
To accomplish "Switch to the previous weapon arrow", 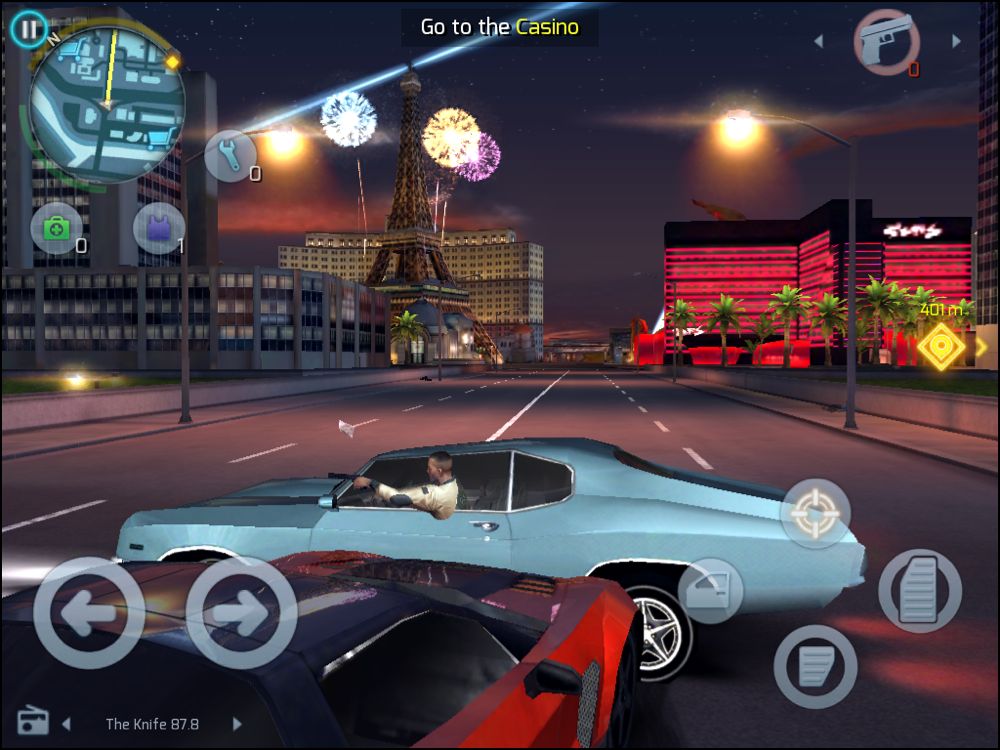I will point(819,42).
